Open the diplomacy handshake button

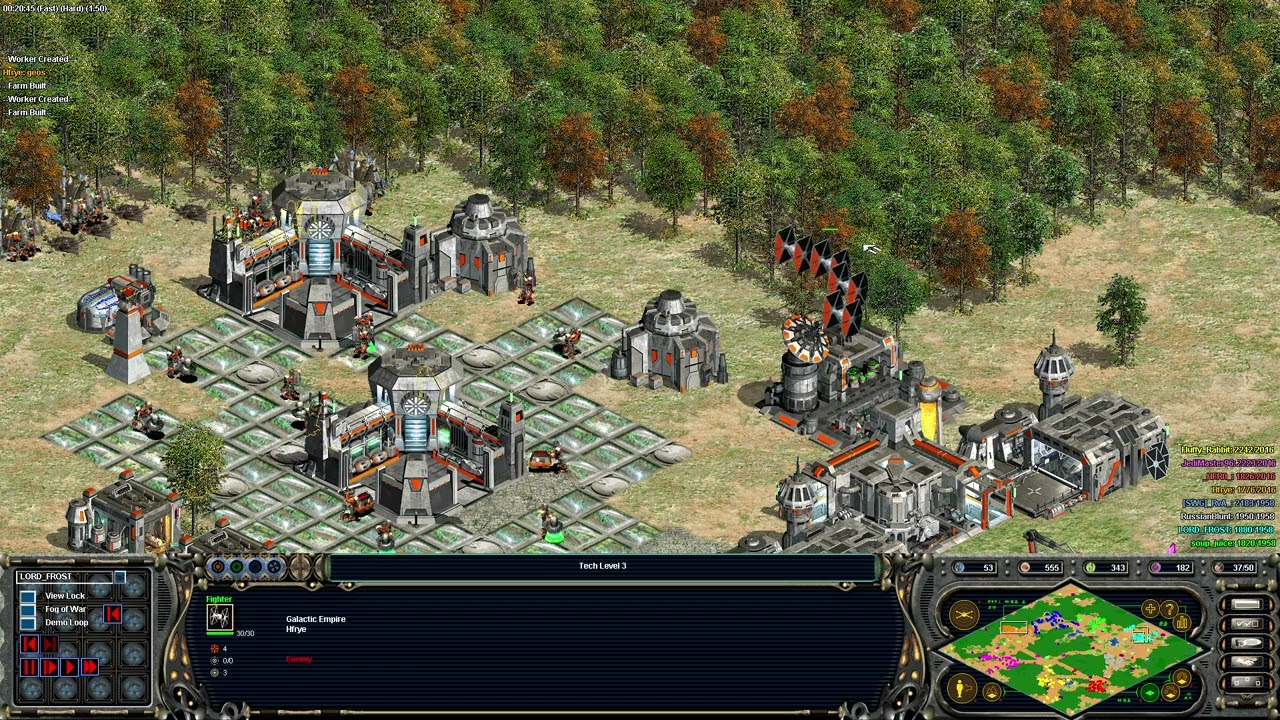click(1246, 662)
